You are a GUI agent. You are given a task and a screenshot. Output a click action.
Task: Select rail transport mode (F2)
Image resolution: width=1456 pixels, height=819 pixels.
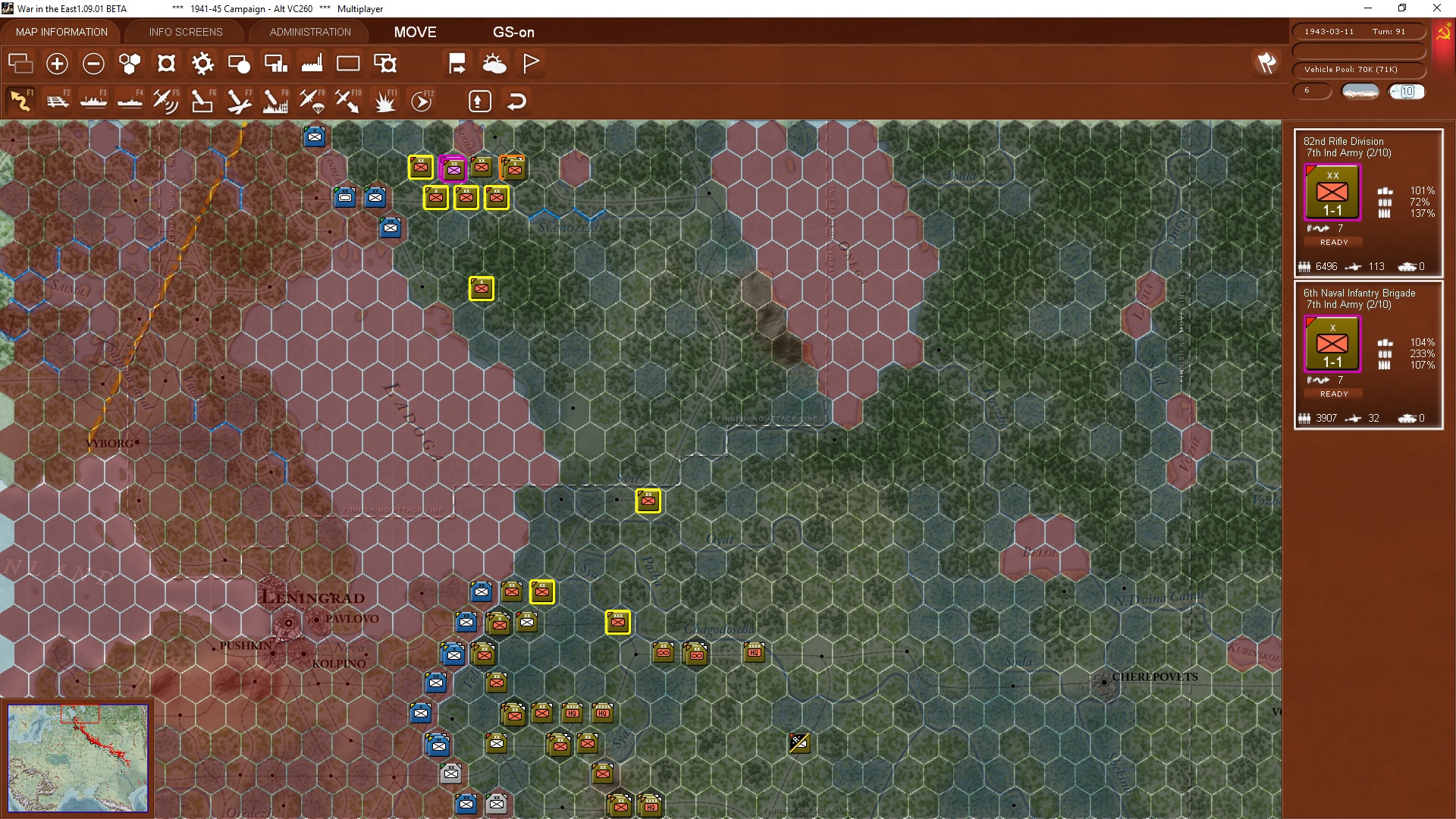(x=58, y=100)
